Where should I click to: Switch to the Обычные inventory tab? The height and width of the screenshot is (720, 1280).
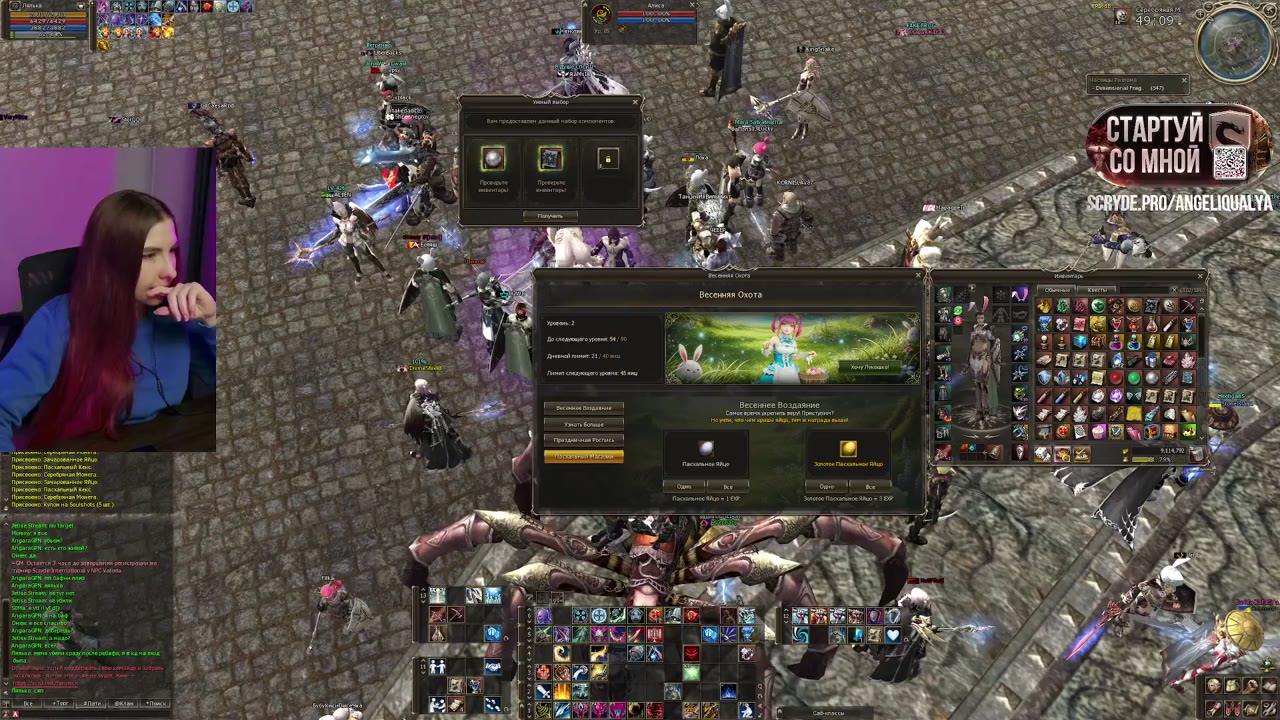tap(1057, 290)
